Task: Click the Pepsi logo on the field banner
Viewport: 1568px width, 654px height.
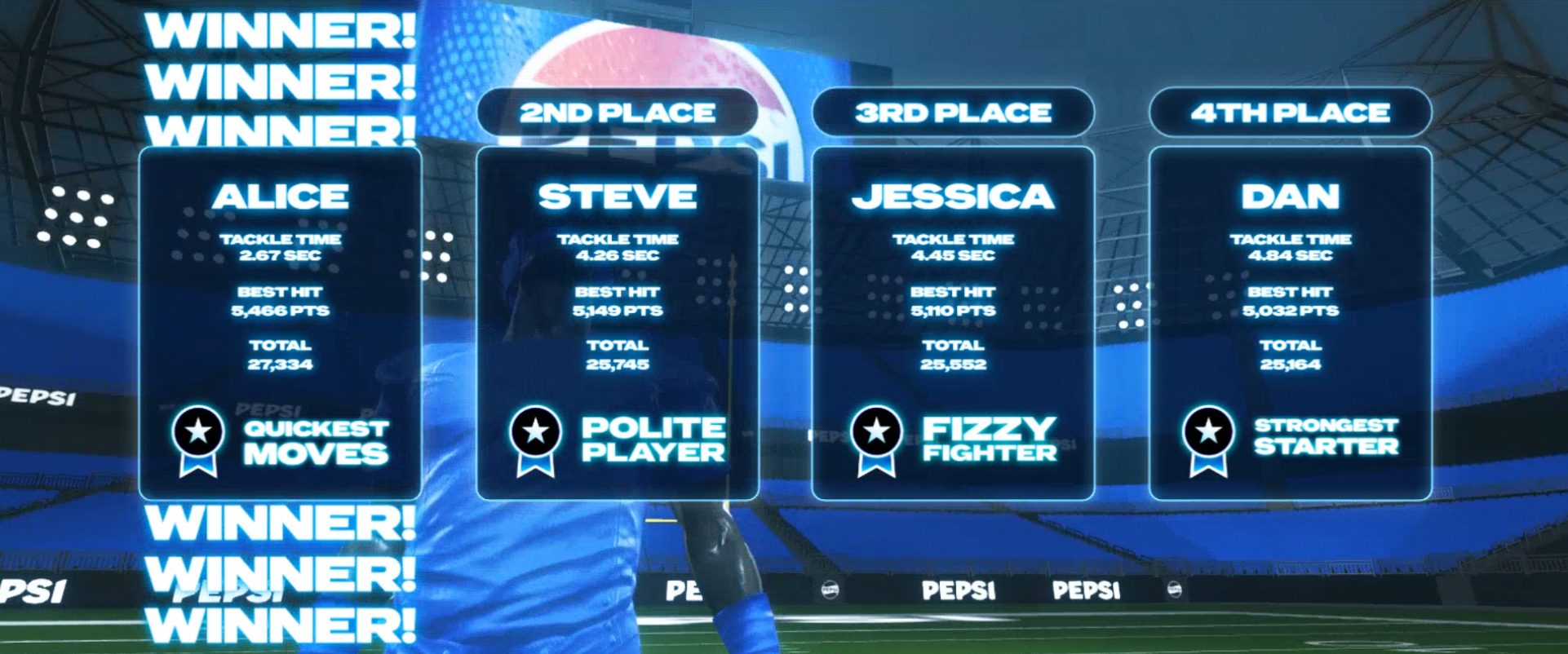Action: point(959,589)
